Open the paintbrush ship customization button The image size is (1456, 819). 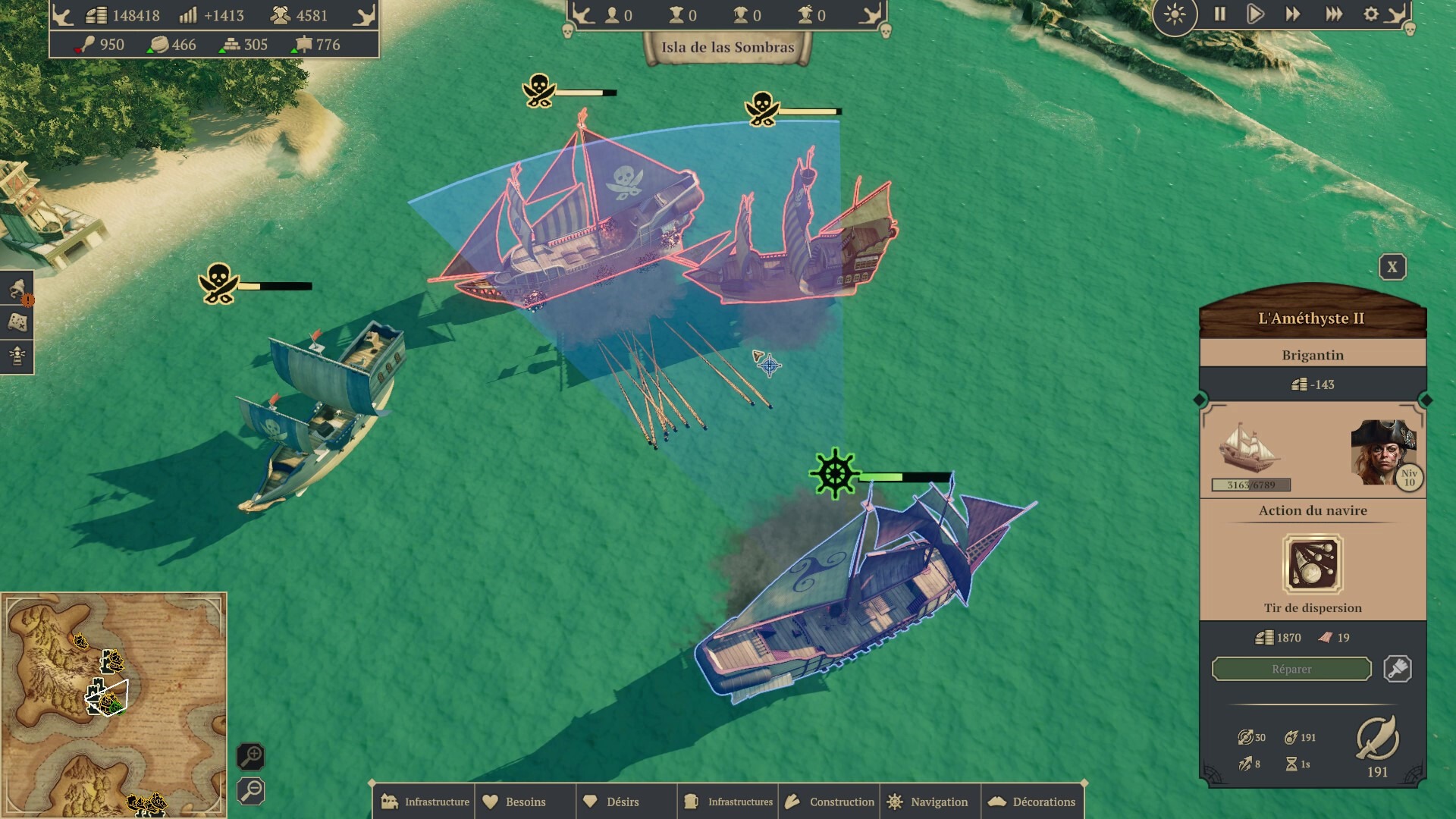[1397, 669]
